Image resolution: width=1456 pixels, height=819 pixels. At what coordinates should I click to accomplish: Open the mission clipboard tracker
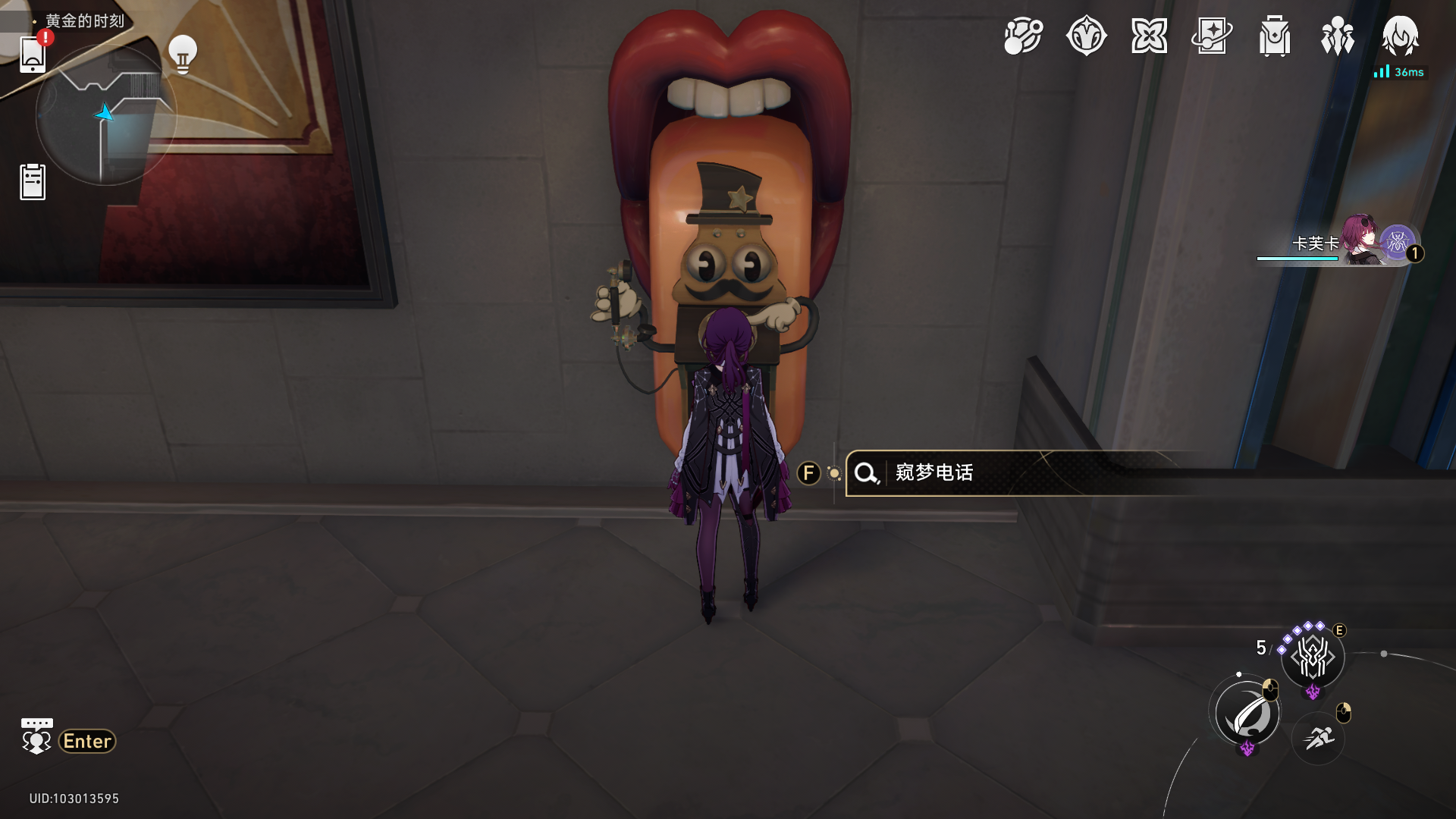click(33, 182)
